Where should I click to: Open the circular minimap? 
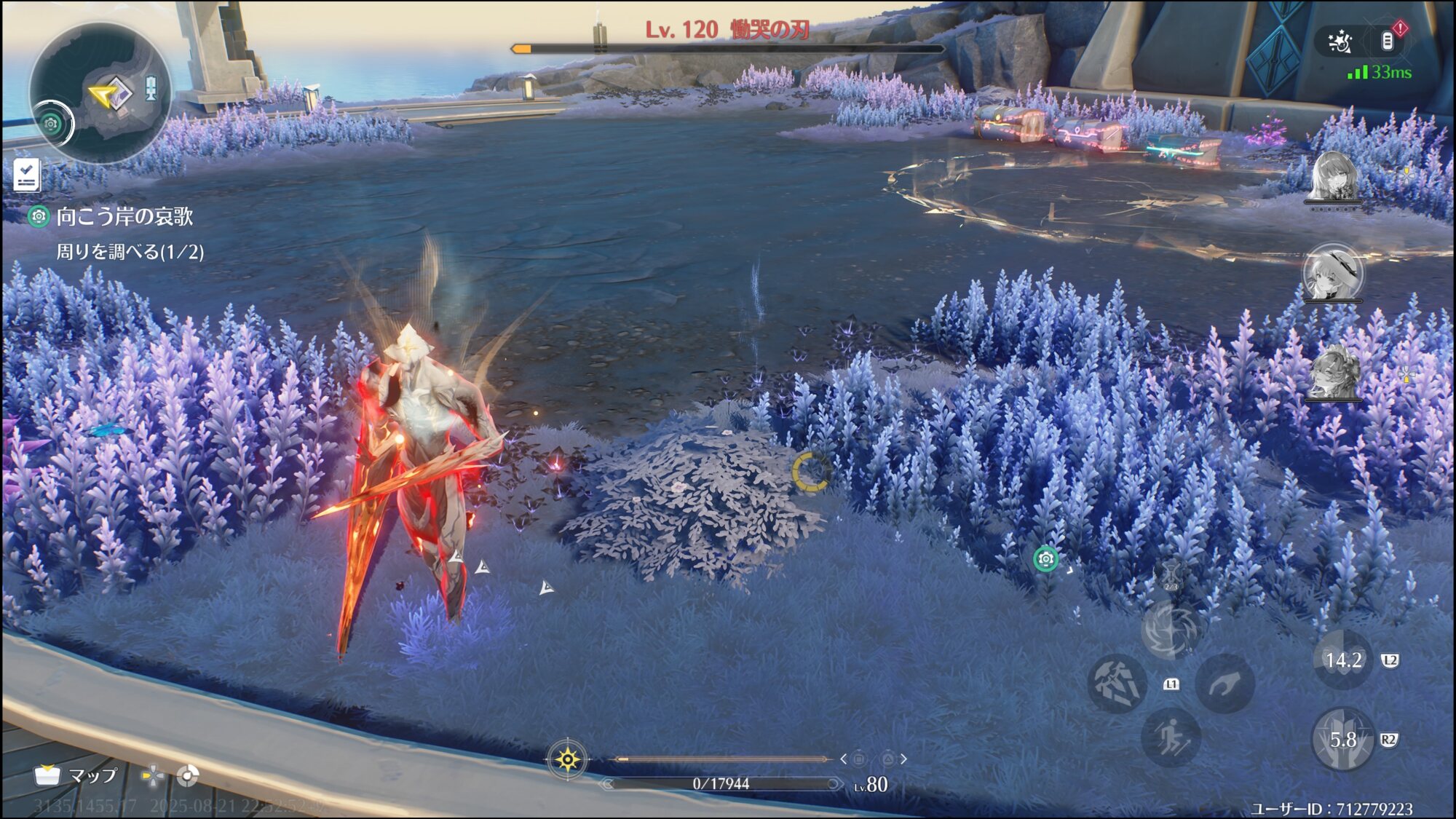[102, 92]
